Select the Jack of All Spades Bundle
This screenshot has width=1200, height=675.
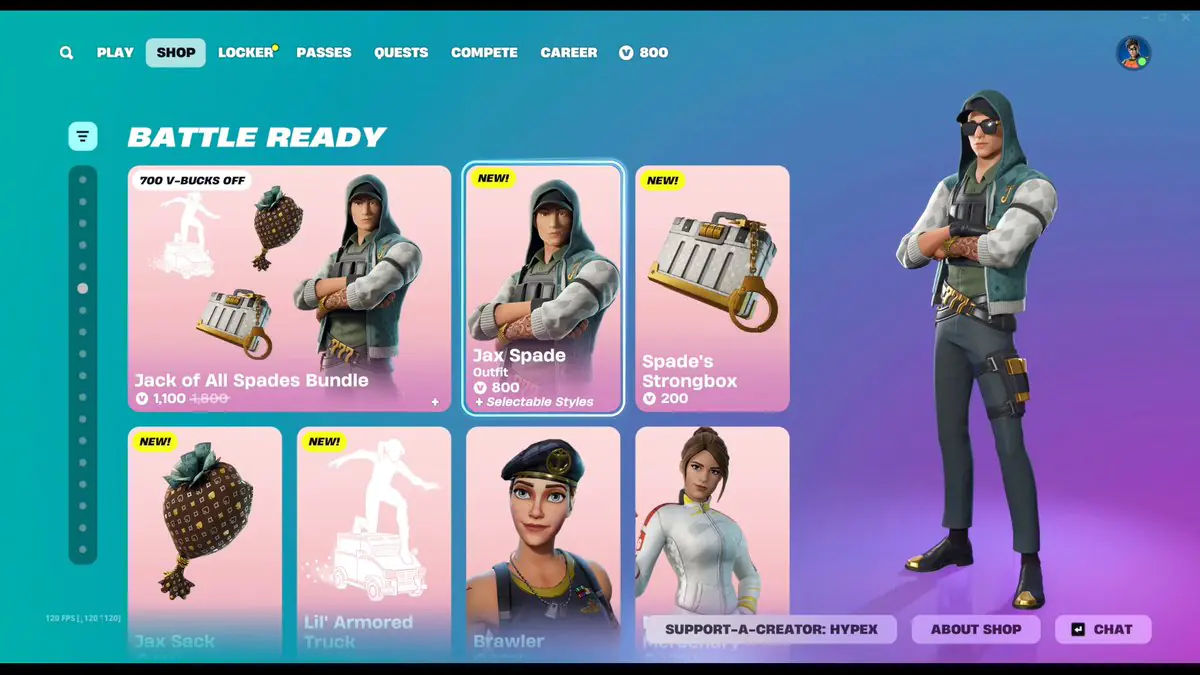[289, 288]
